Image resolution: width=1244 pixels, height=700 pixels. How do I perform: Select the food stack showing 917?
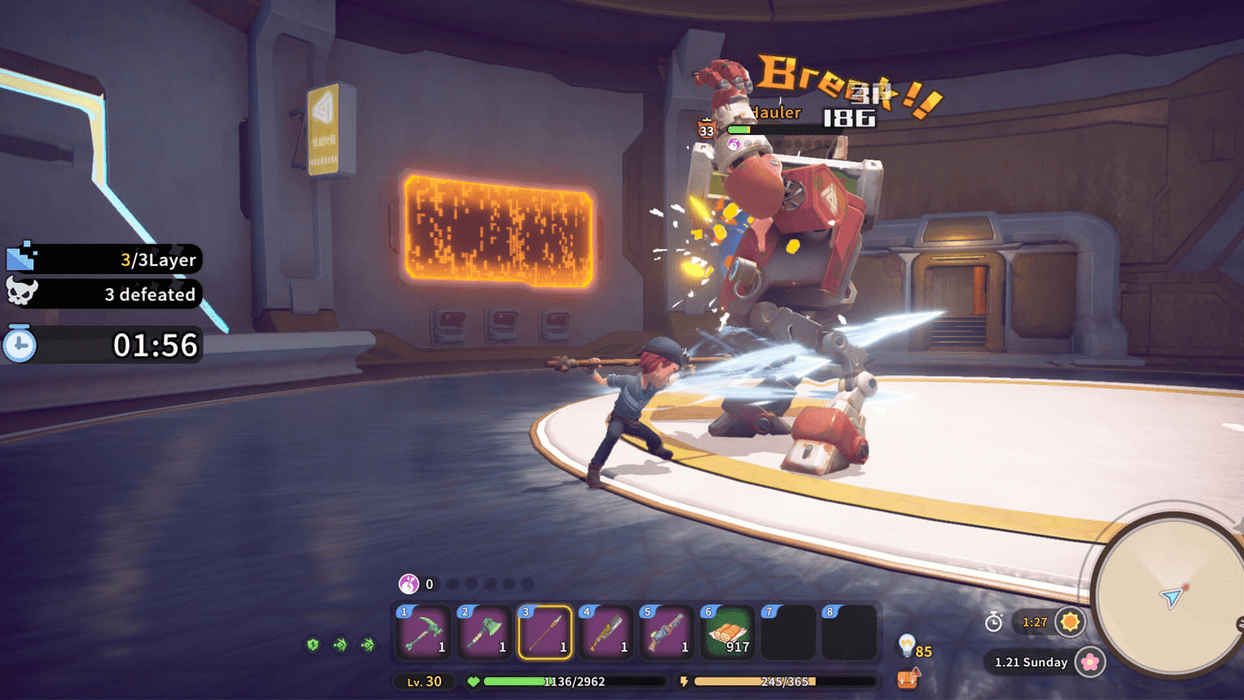coord(728,633)
